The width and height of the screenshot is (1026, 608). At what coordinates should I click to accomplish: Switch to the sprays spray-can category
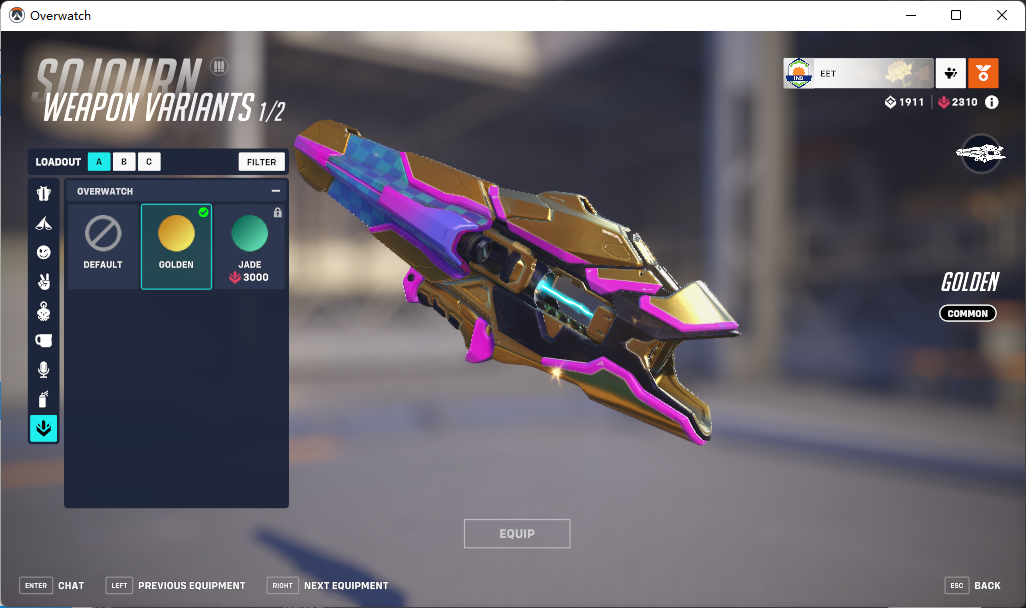(43, 399)
